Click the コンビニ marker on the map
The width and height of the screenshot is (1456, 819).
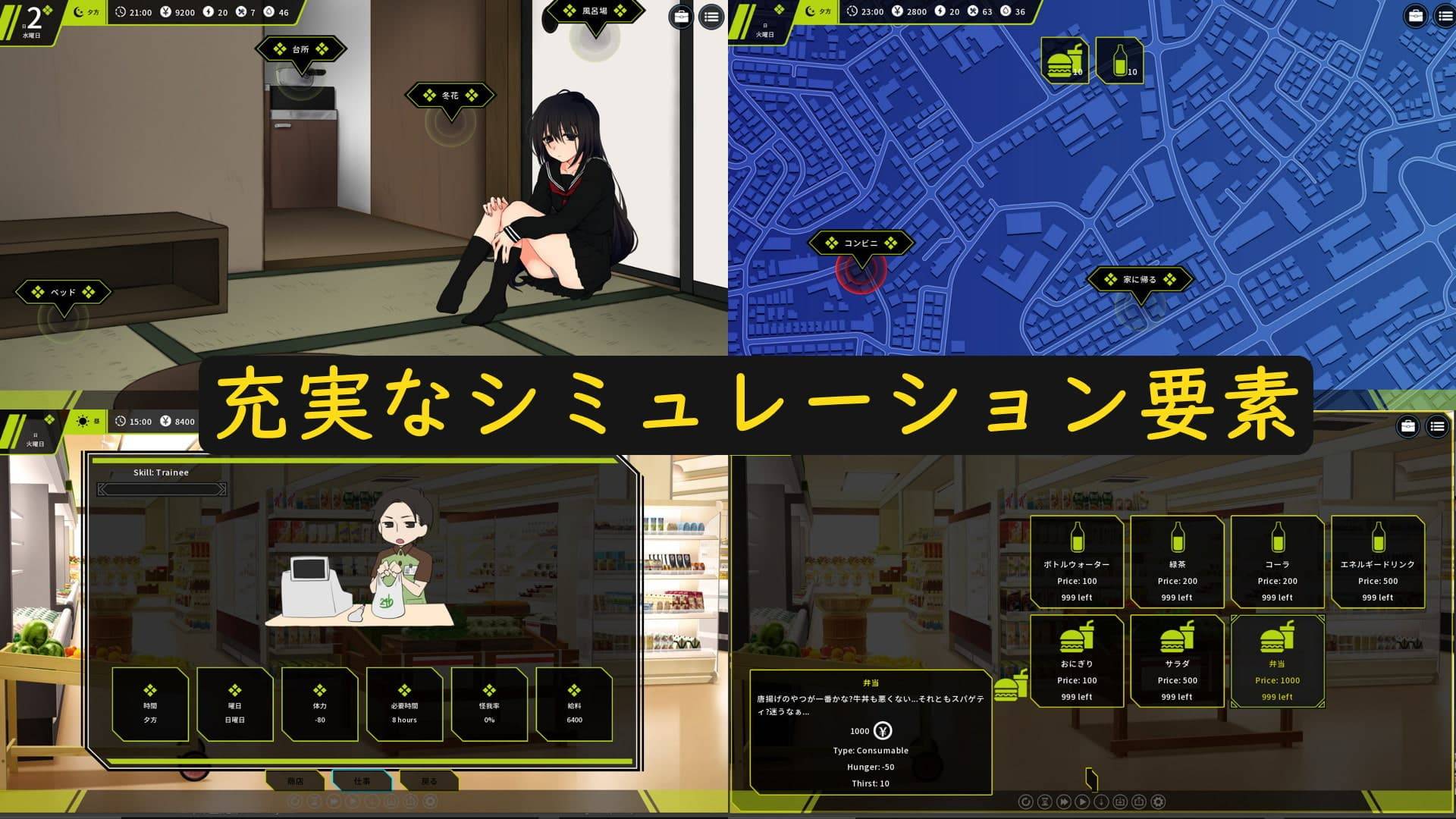click(863, 243)
